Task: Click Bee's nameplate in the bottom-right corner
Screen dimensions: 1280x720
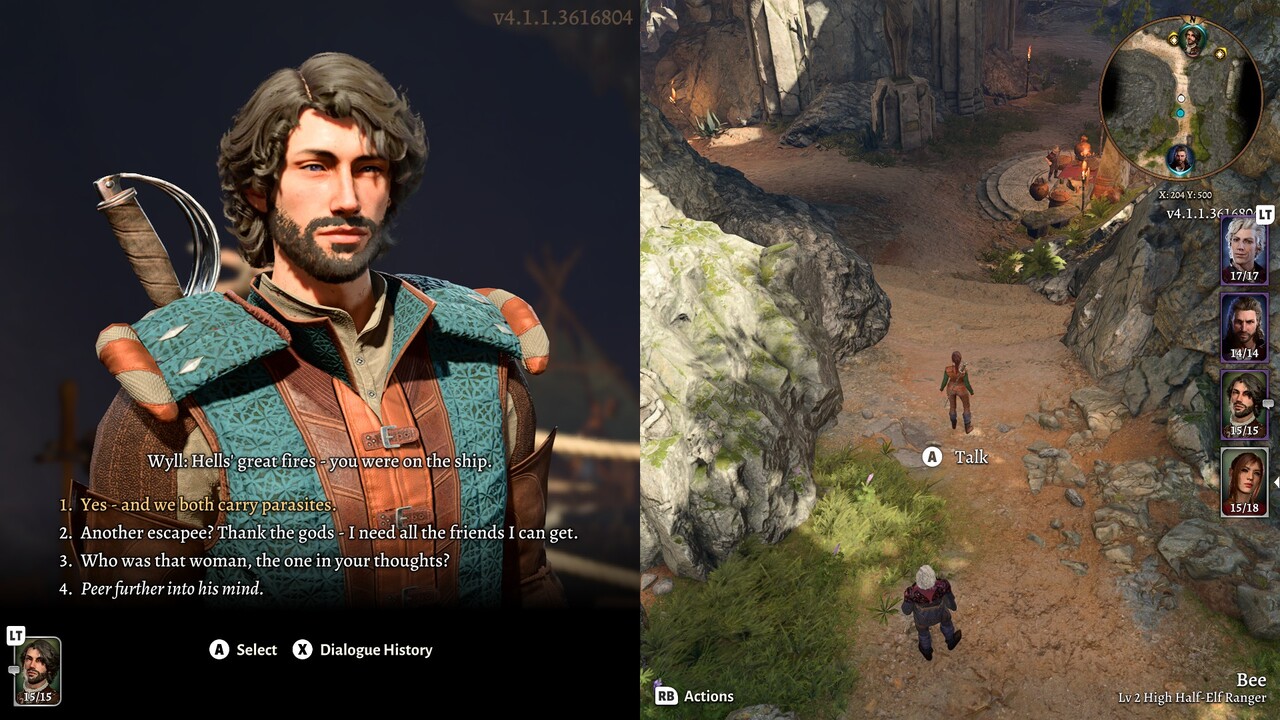Action: click(x=1251, y=679)
